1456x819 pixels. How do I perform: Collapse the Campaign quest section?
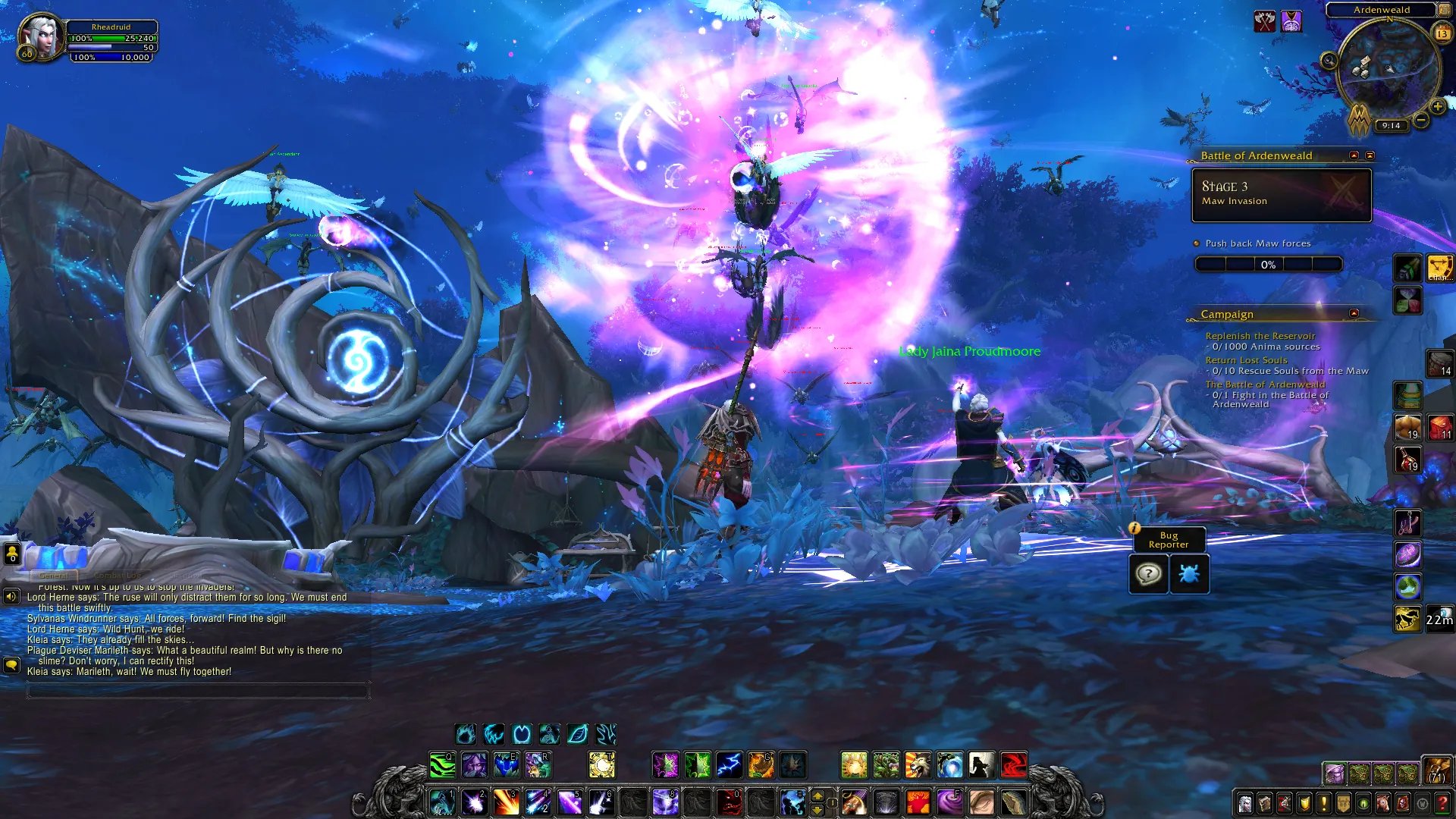tap(1354, 313)
